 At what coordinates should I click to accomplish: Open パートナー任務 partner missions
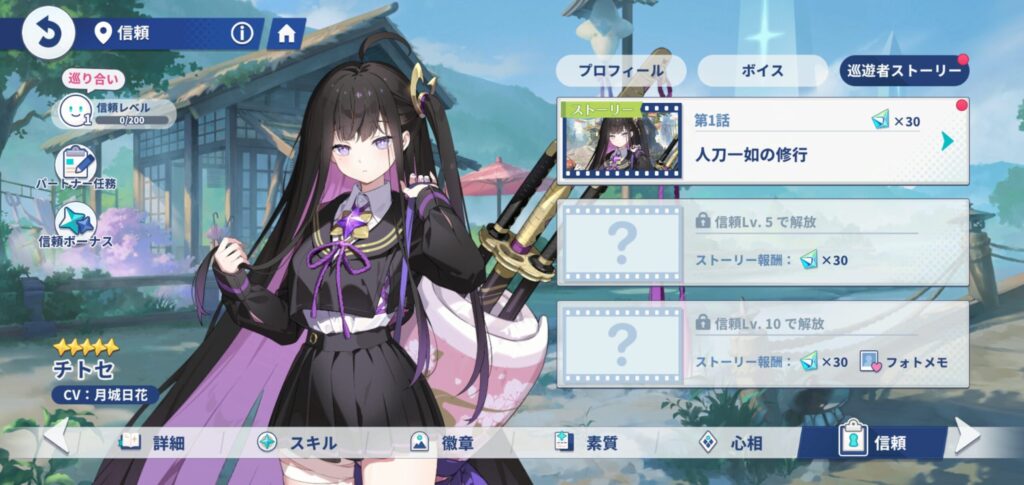click(x=76, y=167)
